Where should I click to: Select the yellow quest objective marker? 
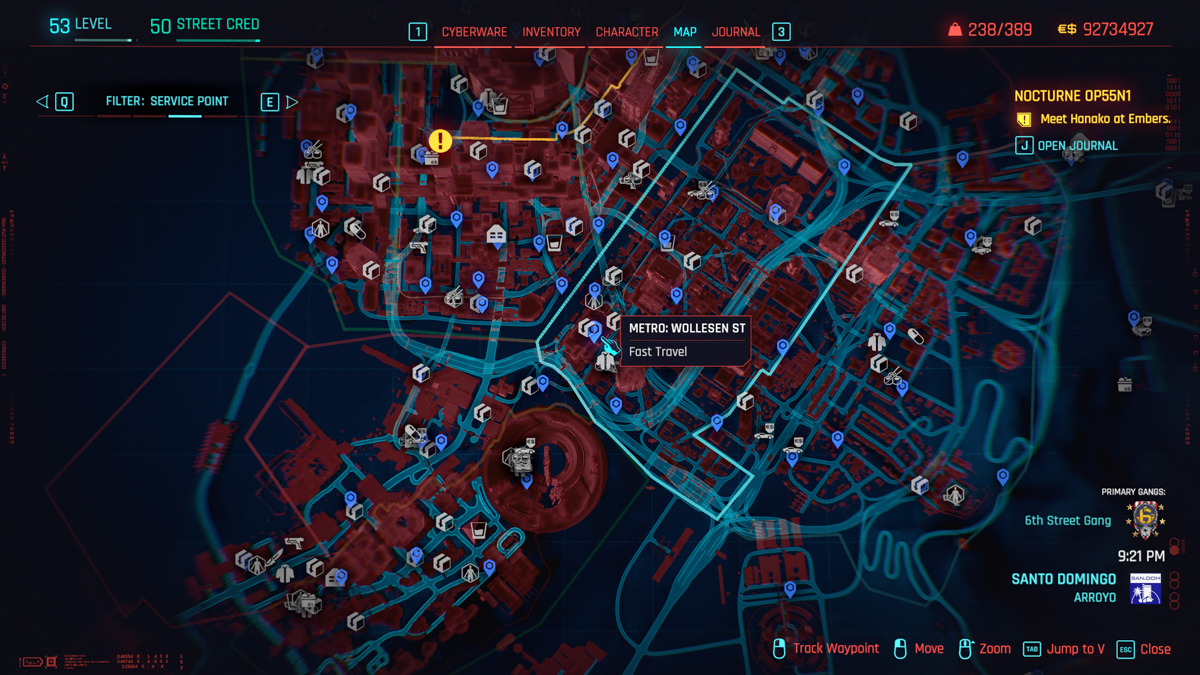(440, 141)
